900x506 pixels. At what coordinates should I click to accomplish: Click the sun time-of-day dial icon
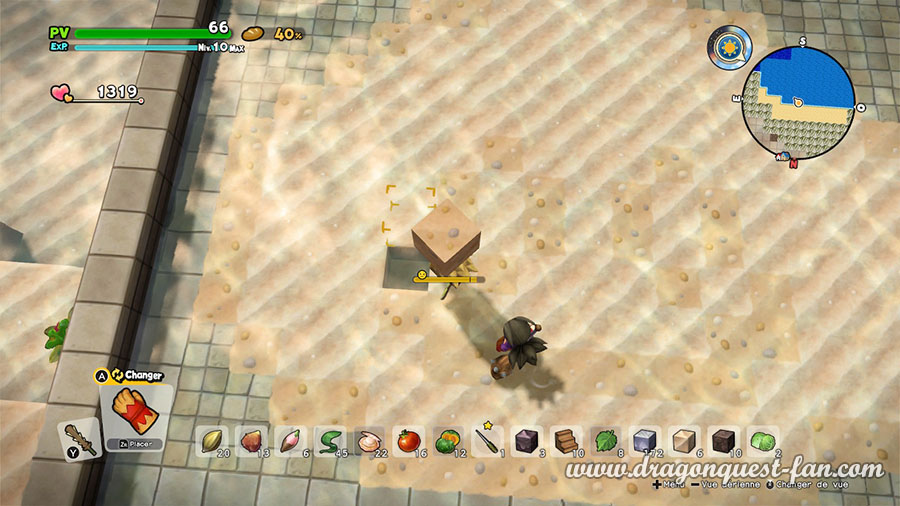tap(728, 47)
